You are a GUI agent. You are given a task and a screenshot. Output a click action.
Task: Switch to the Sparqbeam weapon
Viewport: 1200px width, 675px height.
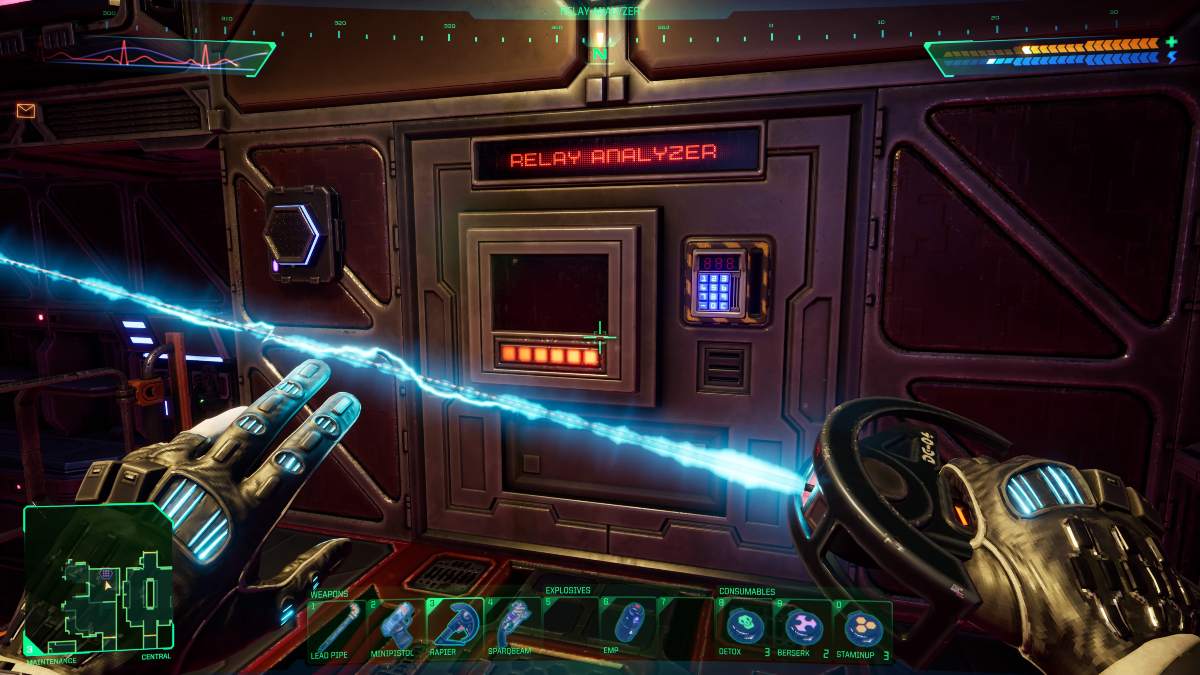pos(513,626)
